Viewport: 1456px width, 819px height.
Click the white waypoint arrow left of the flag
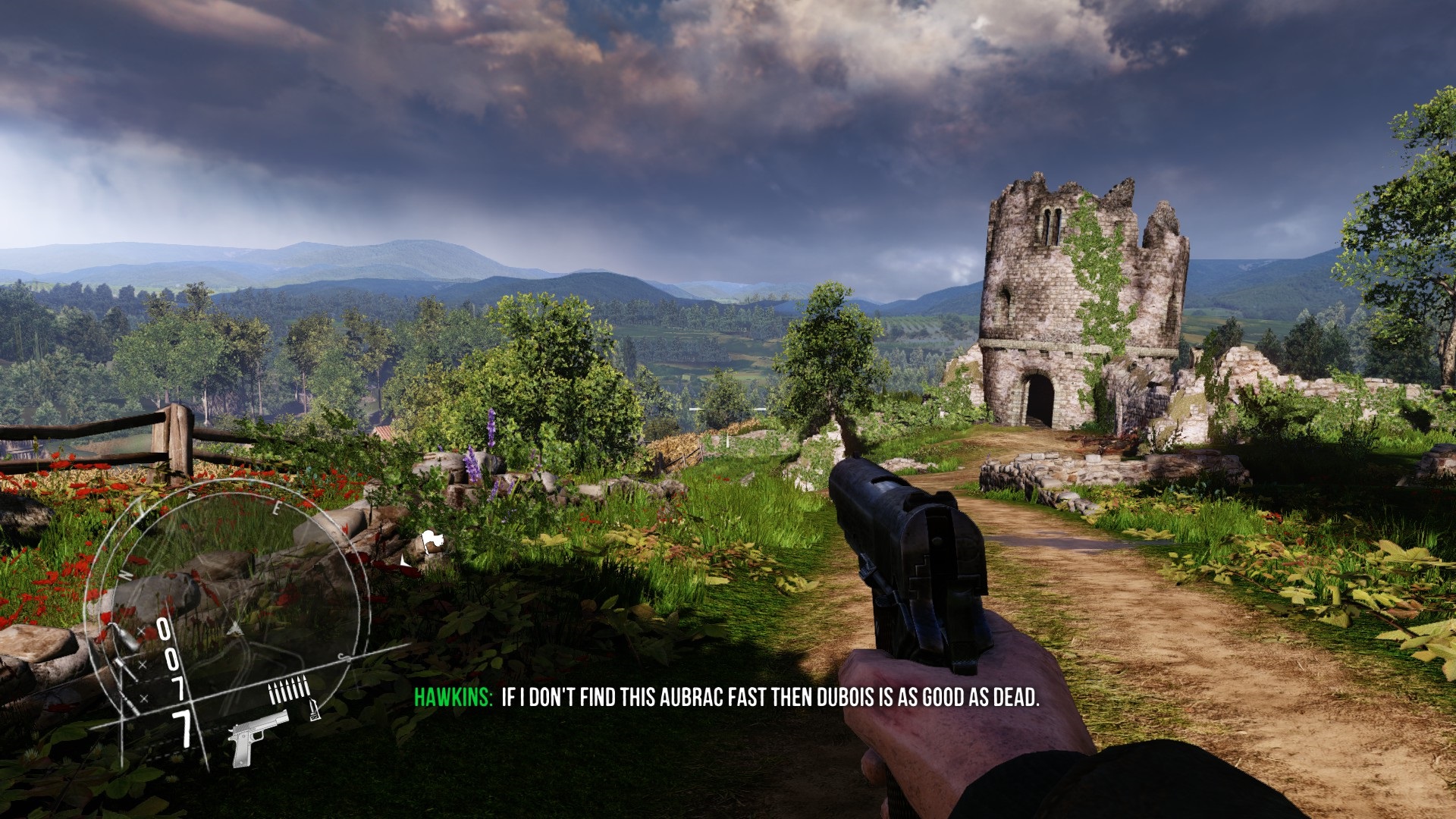(403, 562)
